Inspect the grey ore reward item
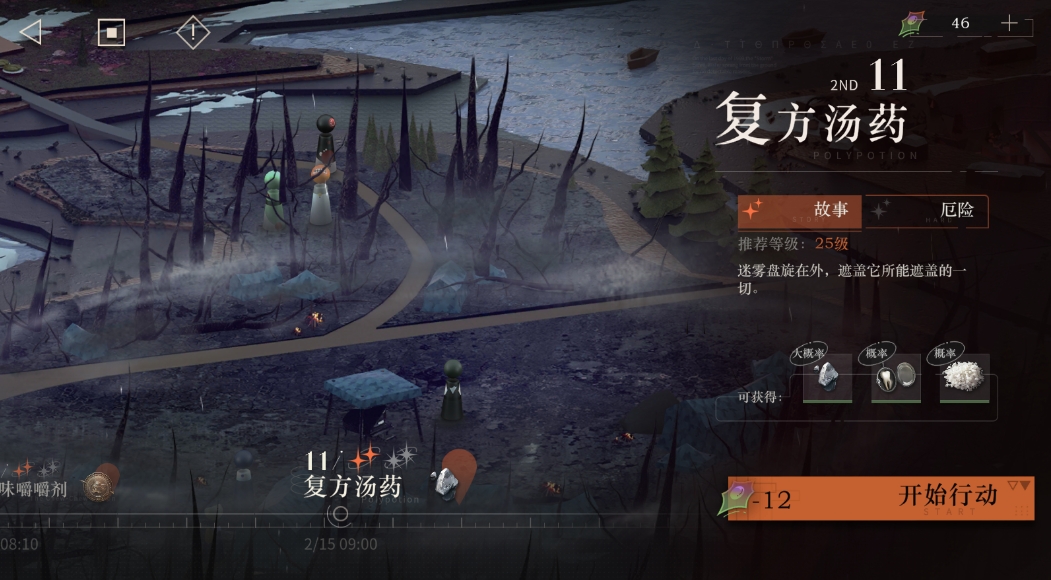The width and height of the screenshot is (1051, 580). 826,380
